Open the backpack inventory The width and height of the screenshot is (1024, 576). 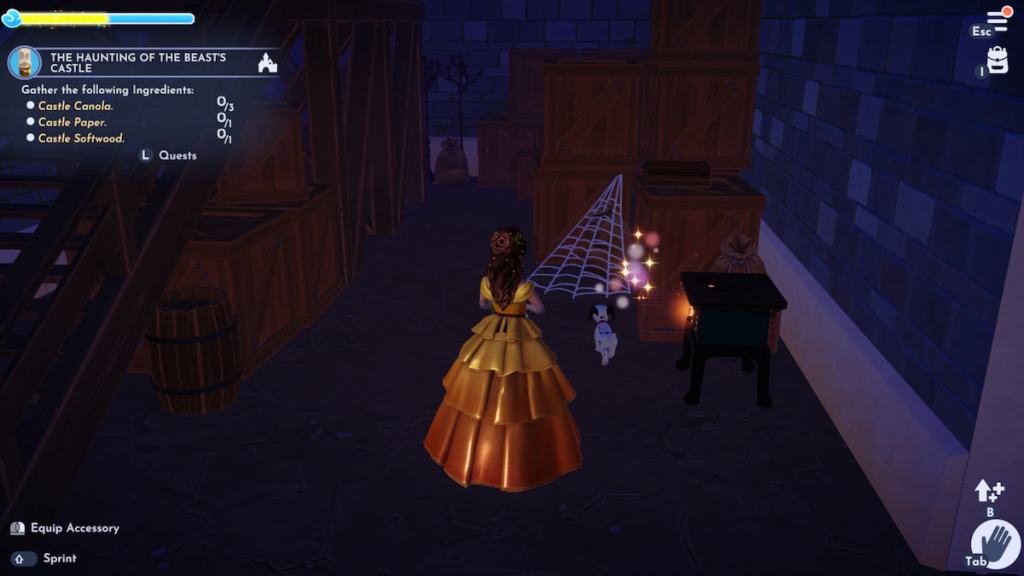click(997, 62)
